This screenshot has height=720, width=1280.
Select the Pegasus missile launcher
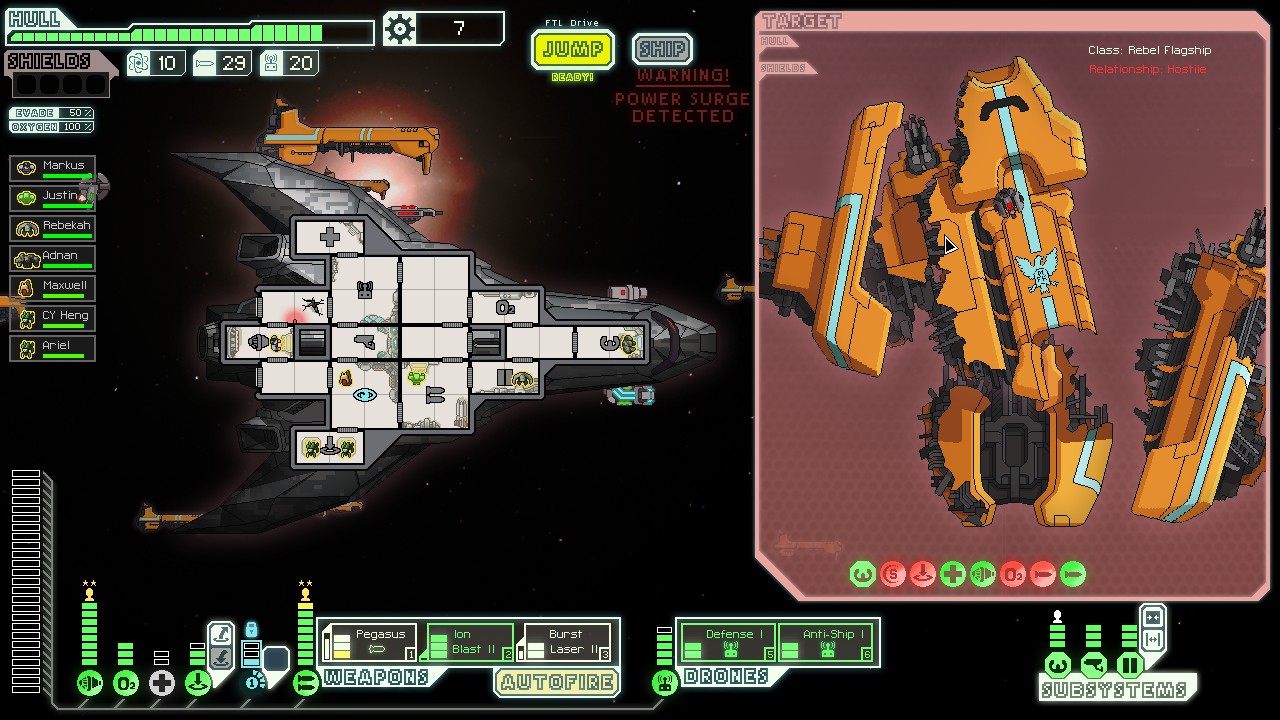(375, 640)
